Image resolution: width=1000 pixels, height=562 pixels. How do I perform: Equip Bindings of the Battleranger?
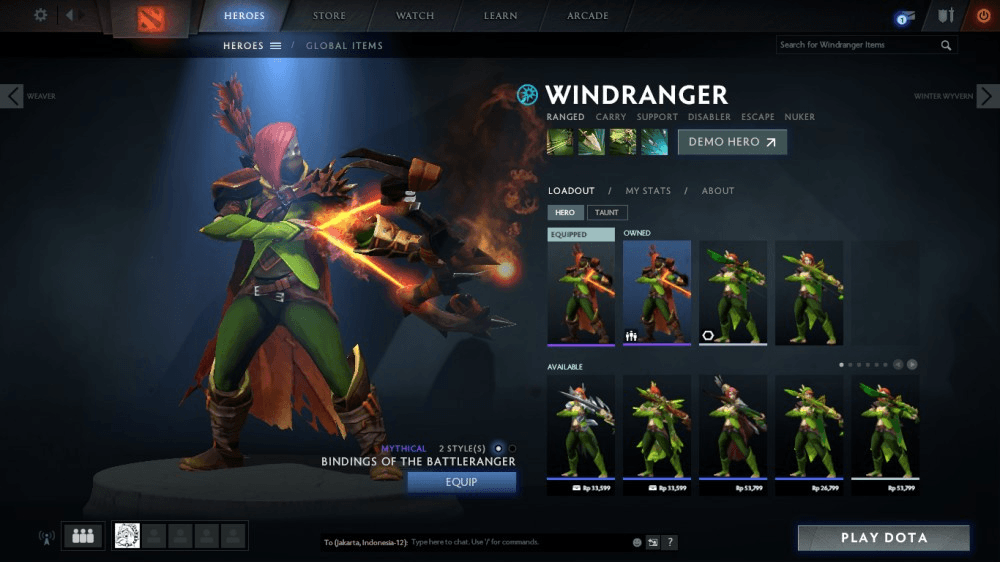pyautogui.click(x=461, y=482)
